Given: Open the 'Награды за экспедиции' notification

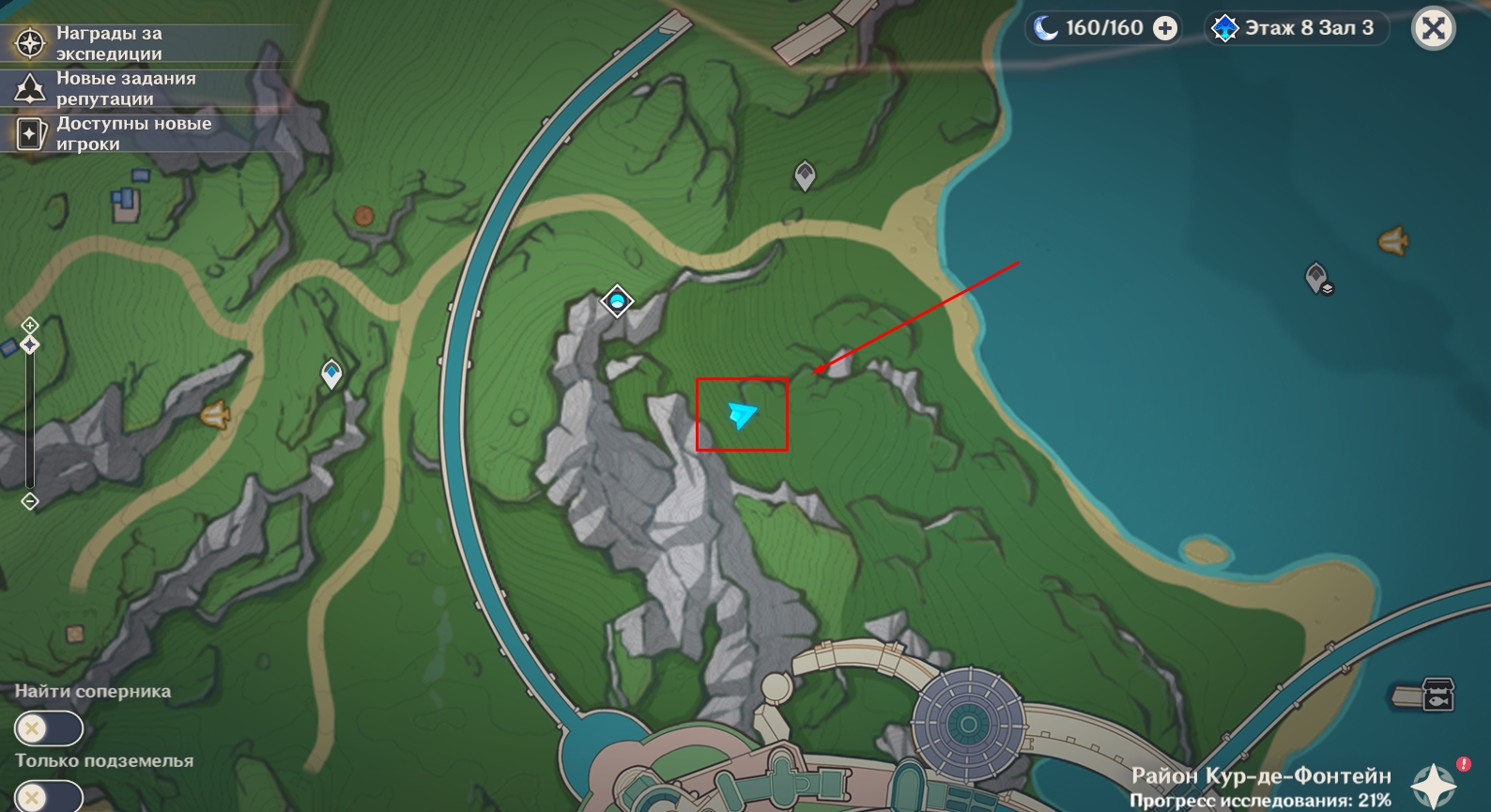Looking at the screenshot, I should 108,43.
